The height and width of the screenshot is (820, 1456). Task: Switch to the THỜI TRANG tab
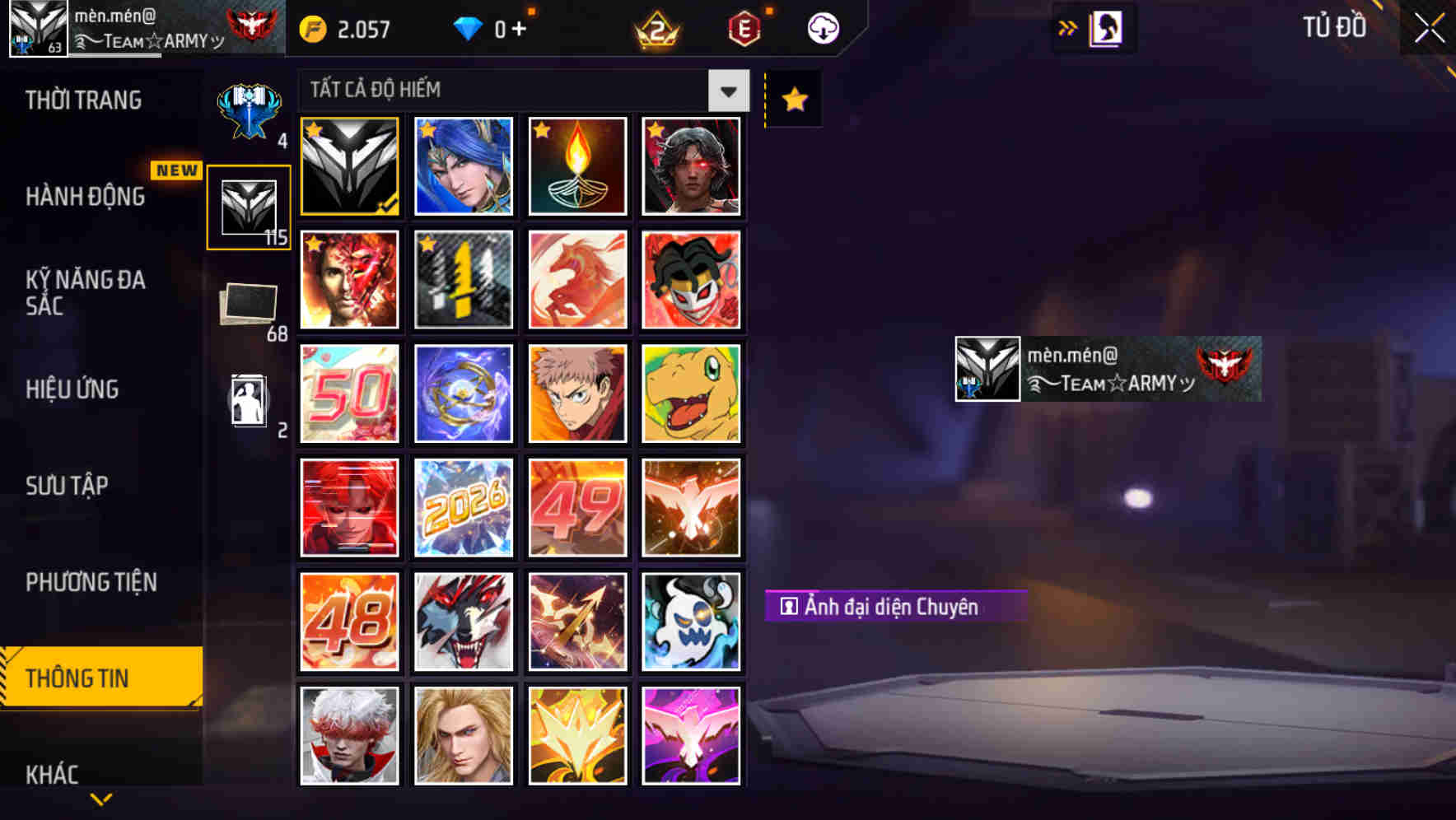[x=85, y=99]
